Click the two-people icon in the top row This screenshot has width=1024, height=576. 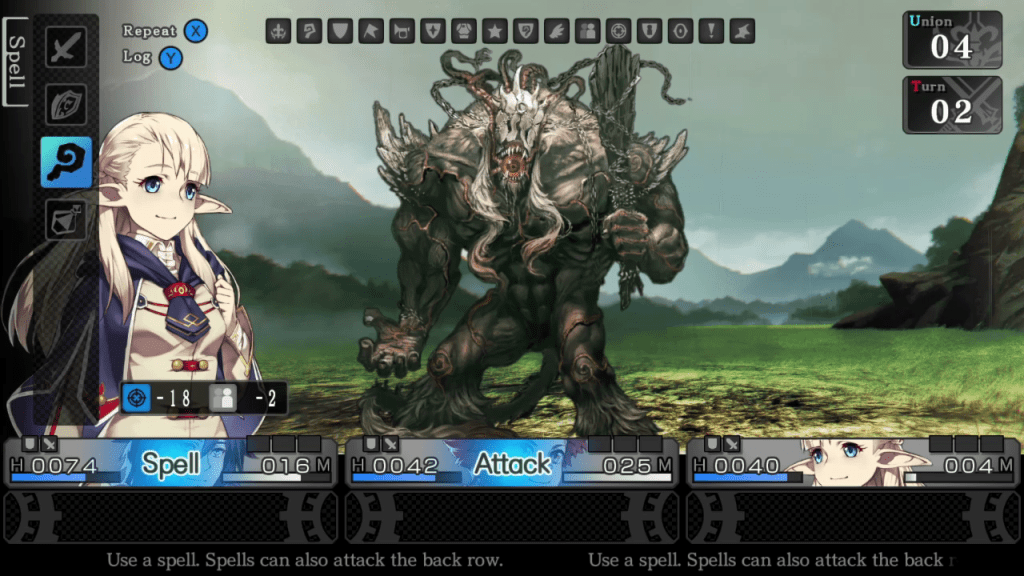(587, 31)
